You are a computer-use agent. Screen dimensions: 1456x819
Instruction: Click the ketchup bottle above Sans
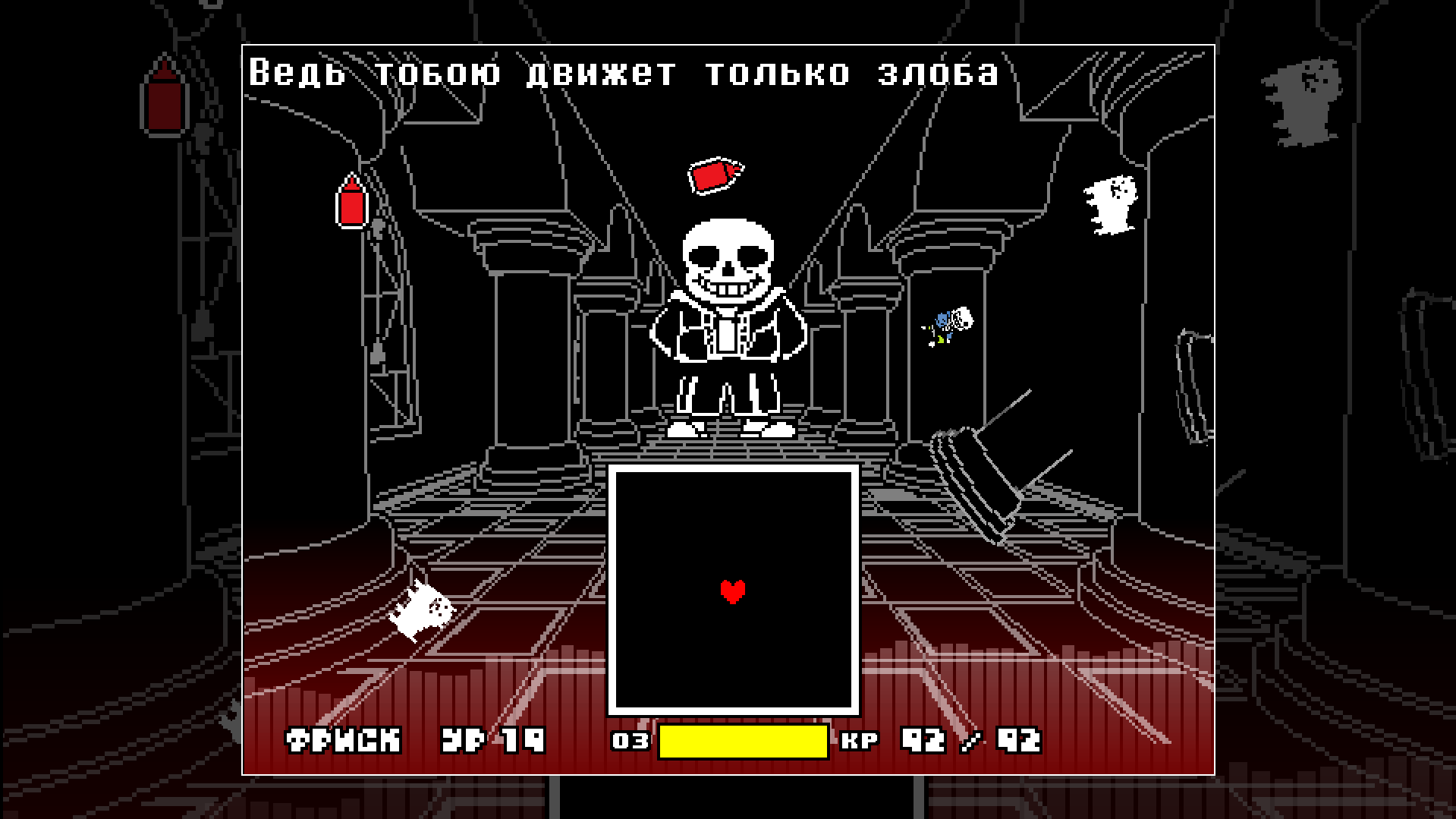(x=715, y=174)
